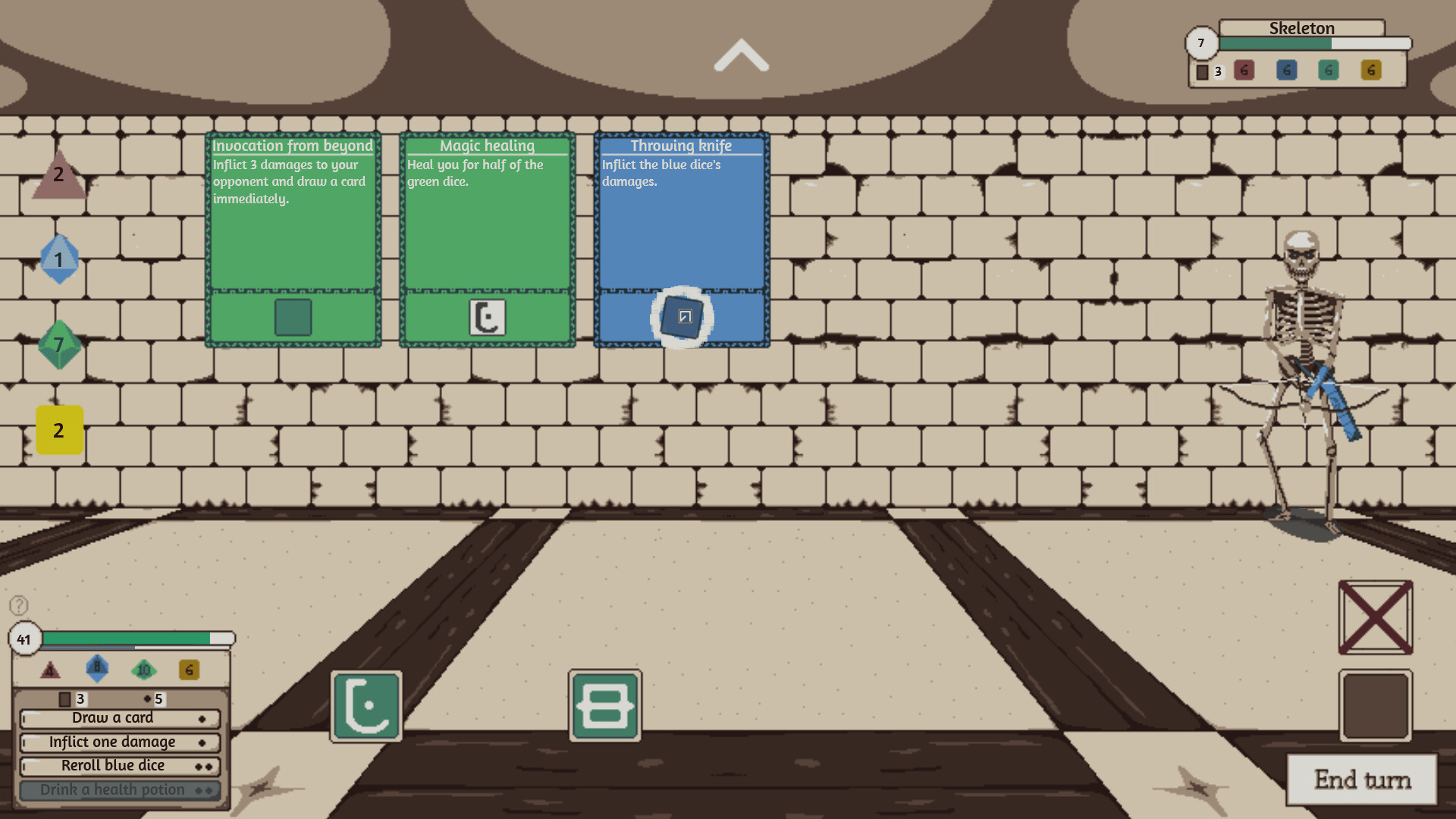The height and width of the screenshot is (819, 1456).
Task: Play the Invocation from beyond card
Action: tap(293, 227)
